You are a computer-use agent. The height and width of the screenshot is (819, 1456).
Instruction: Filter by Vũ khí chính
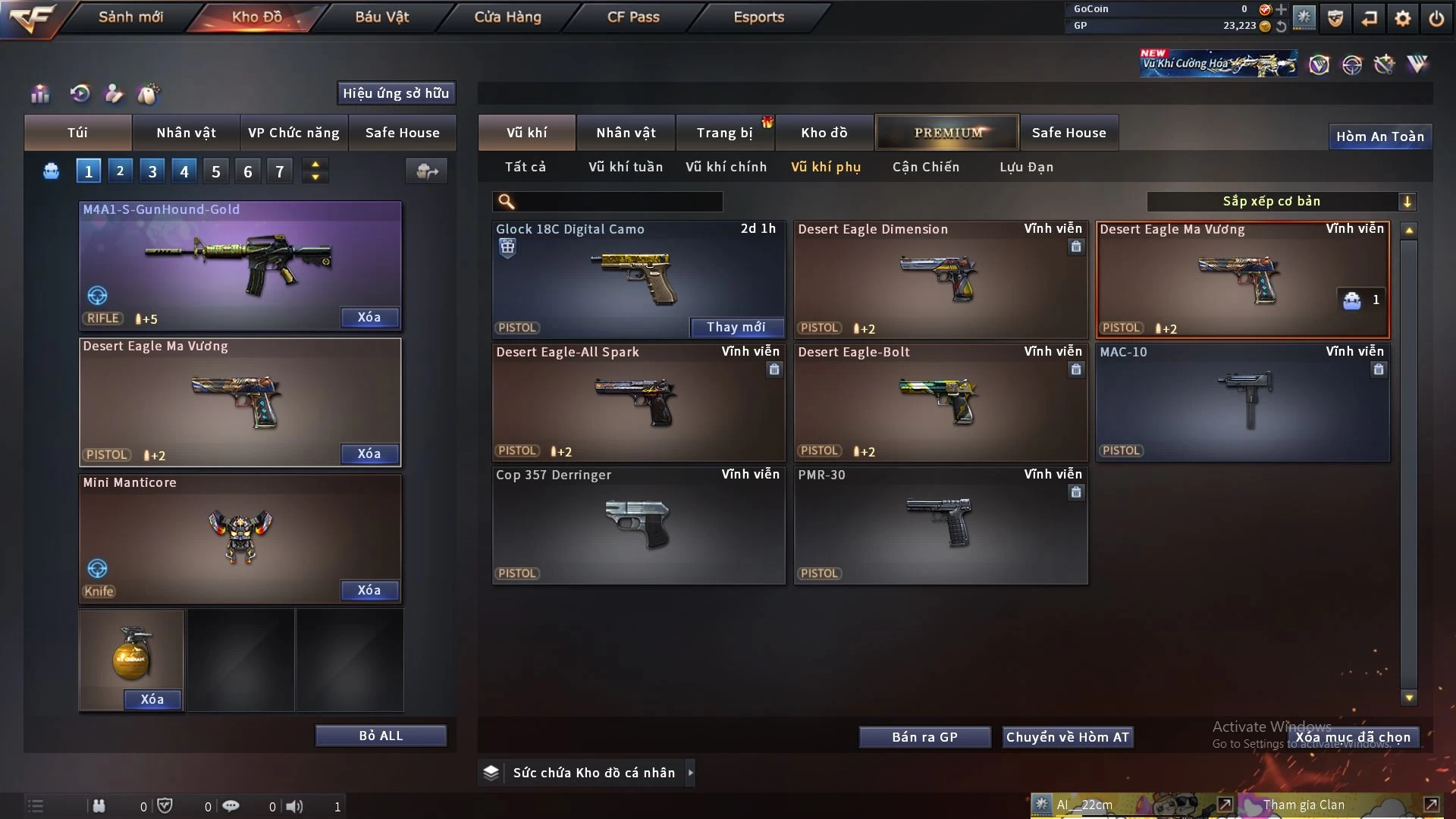coord(726,167)
